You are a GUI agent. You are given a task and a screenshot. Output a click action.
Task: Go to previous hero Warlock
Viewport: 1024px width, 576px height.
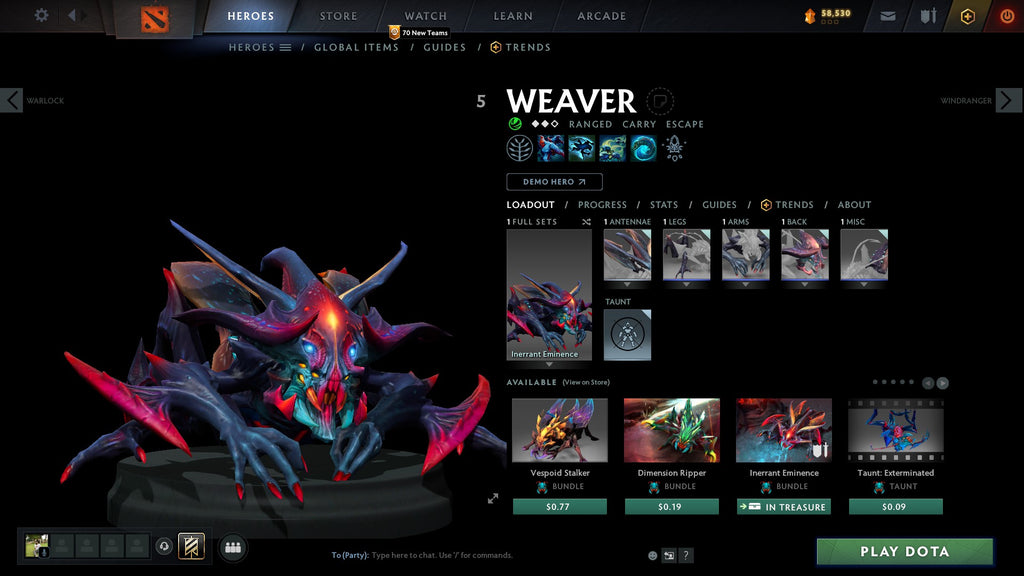tap(11, 100)
